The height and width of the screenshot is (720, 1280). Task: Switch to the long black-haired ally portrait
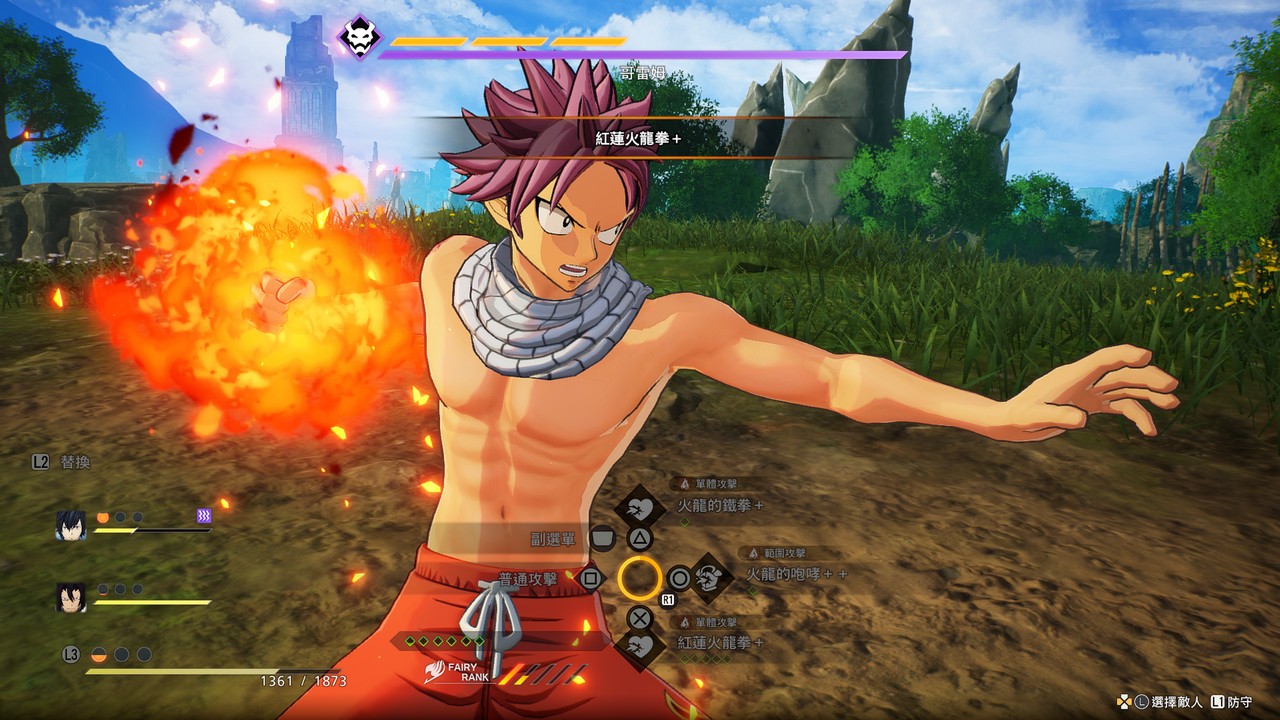[71, 597]
